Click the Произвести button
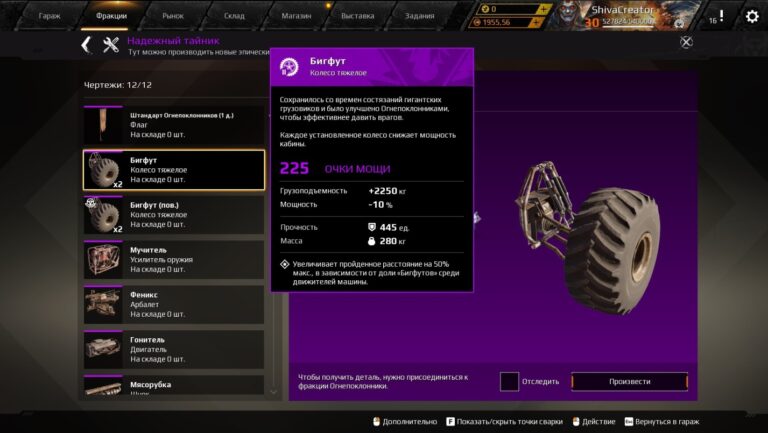 click(x=629, y=381)
